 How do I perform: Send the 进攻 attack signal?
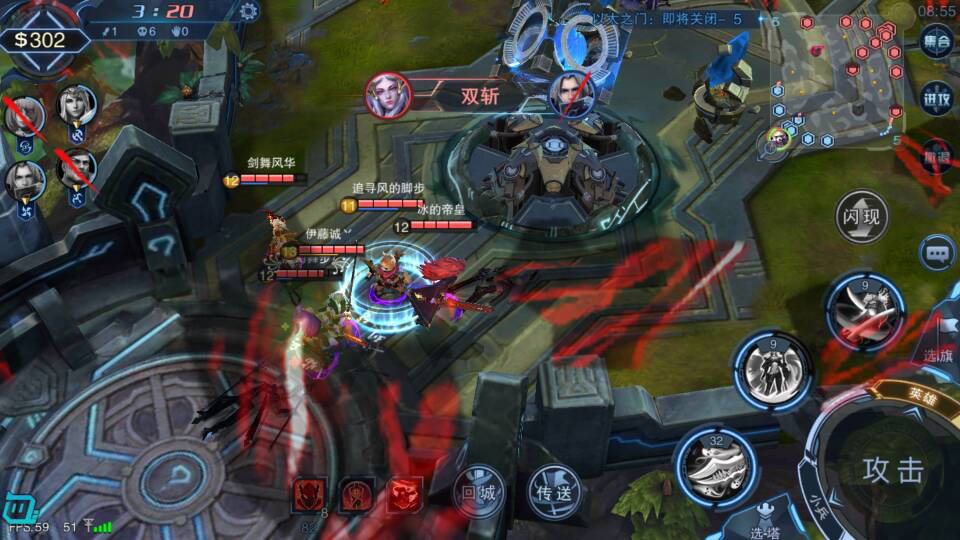click(937, 99)
